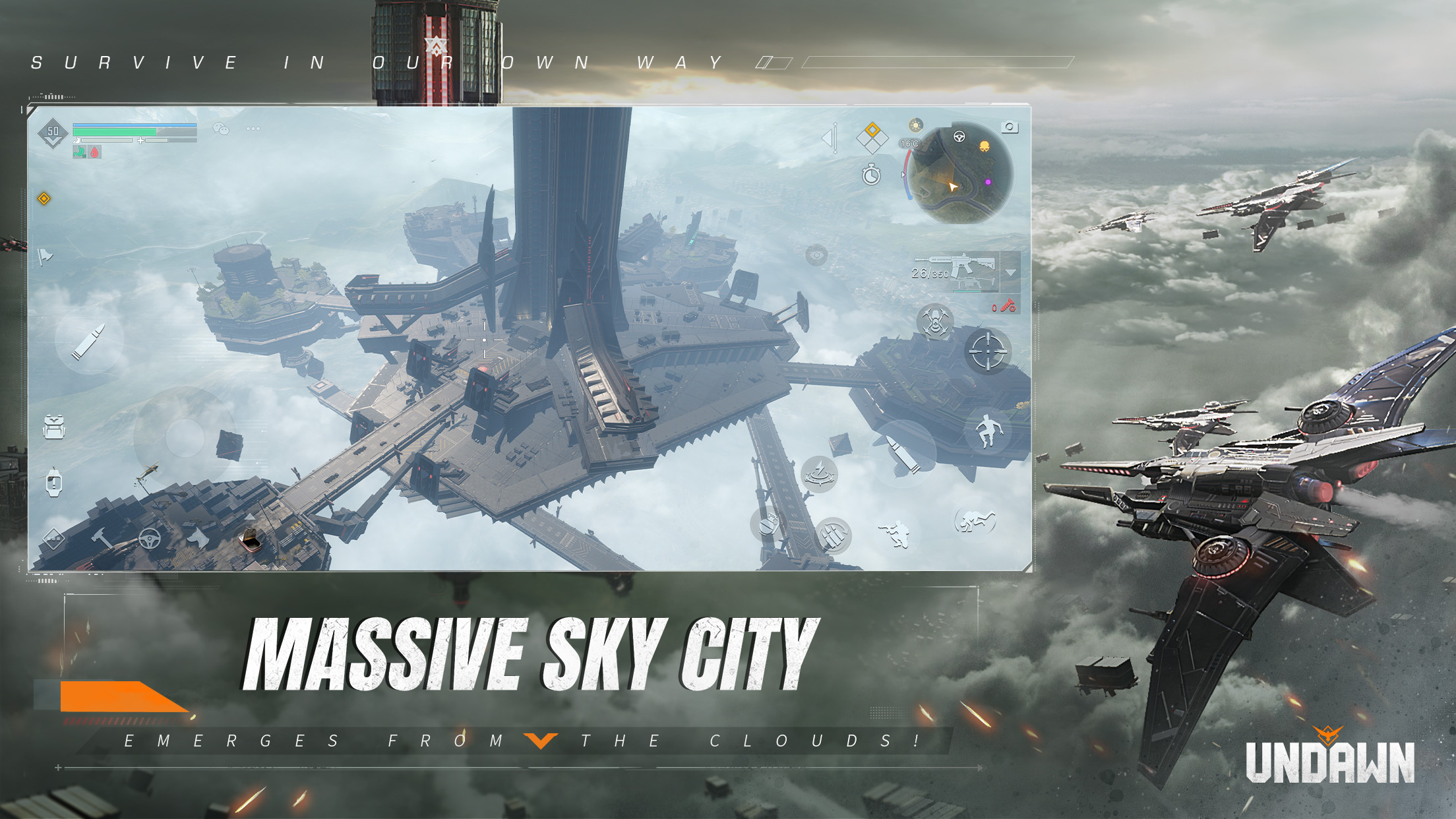Select the hammer crafting tool

coord(102,538)
